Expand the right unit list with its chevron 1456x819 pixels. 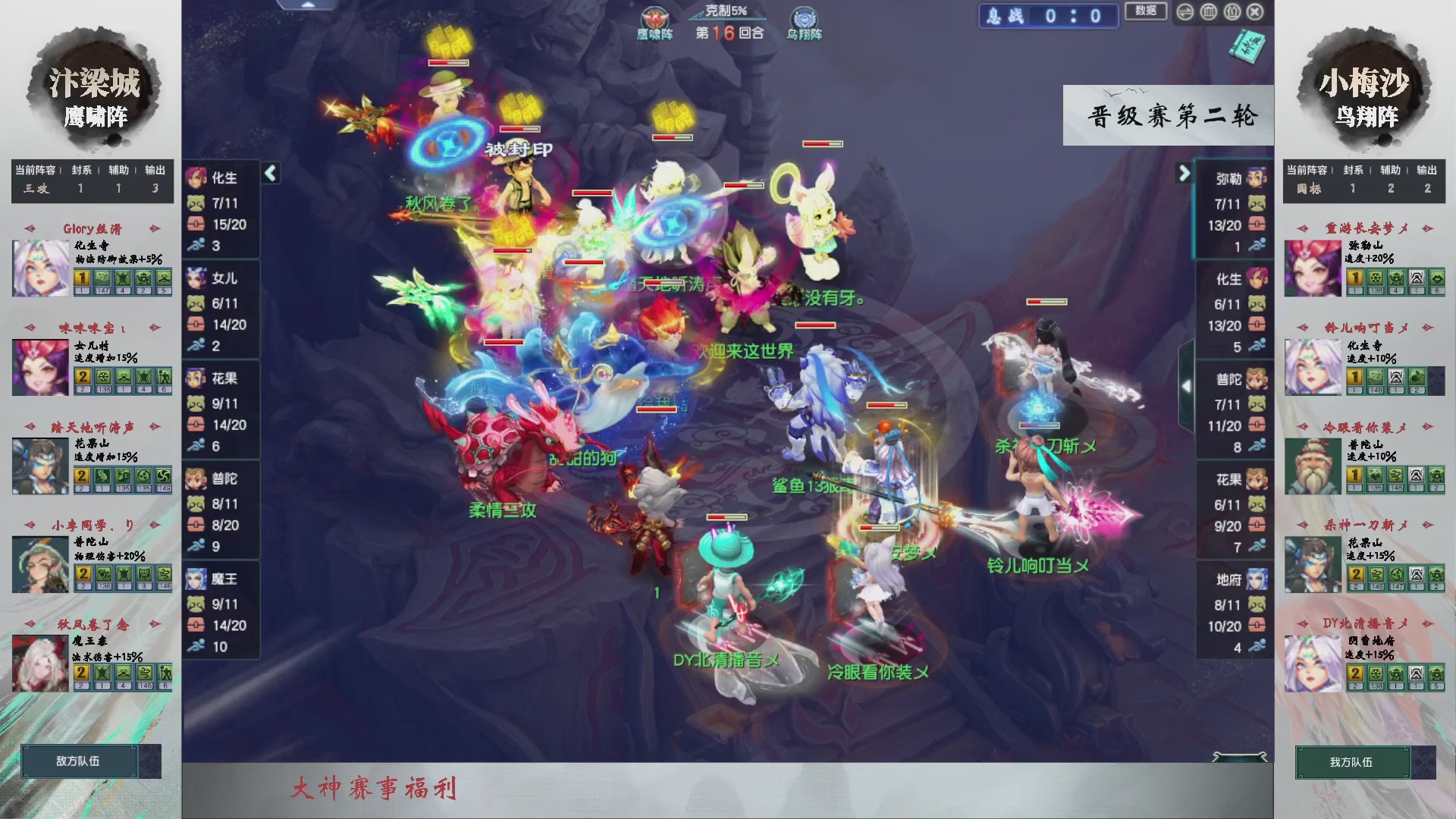pyautogui.click(x=1183, y=173)
